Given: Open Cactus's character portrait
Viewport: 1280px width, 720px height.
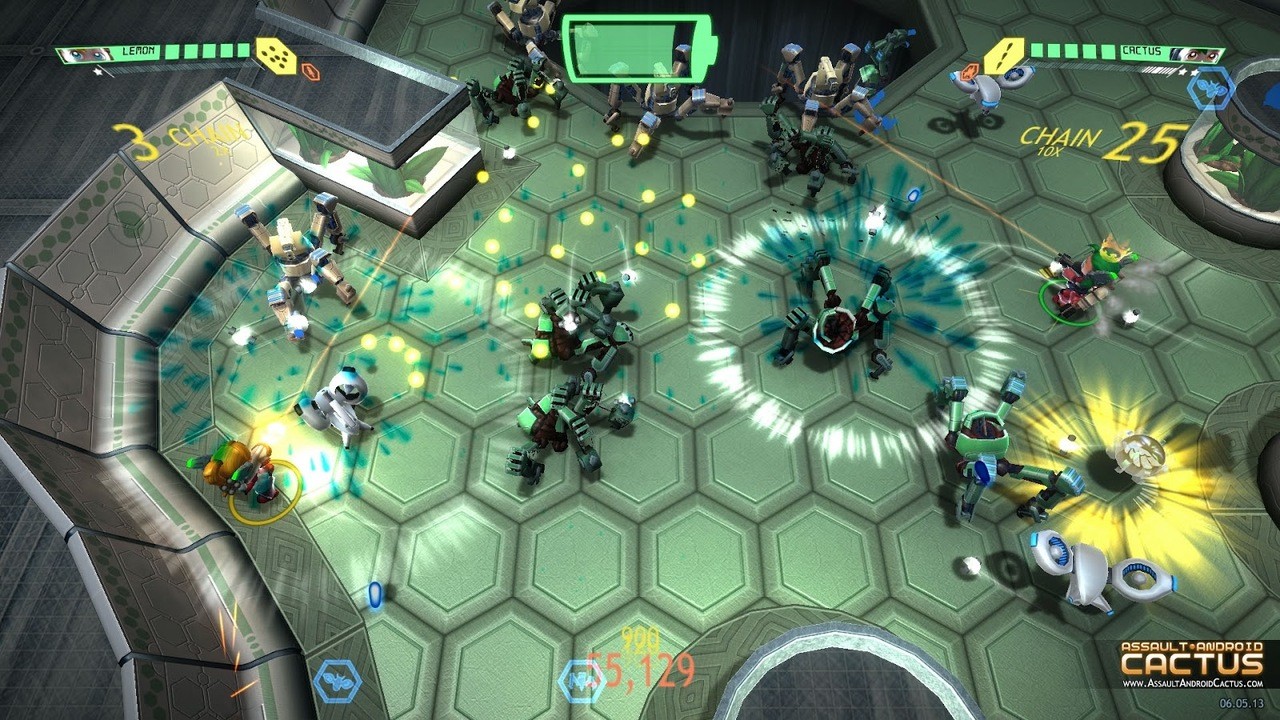Looking at the screenshot, I should [1200, 53].
